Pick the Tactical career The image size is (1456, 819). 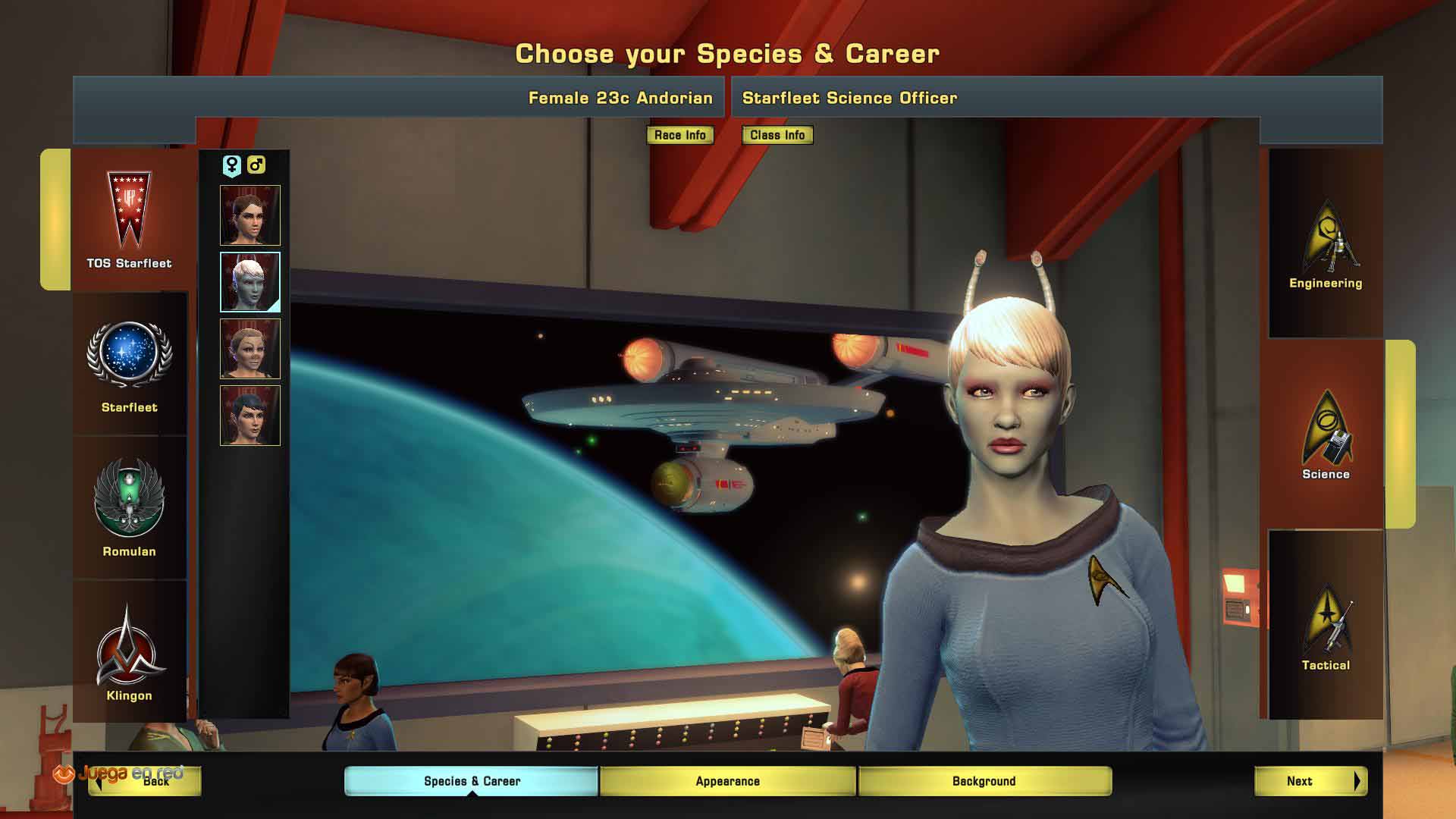tap(1326, 626)
